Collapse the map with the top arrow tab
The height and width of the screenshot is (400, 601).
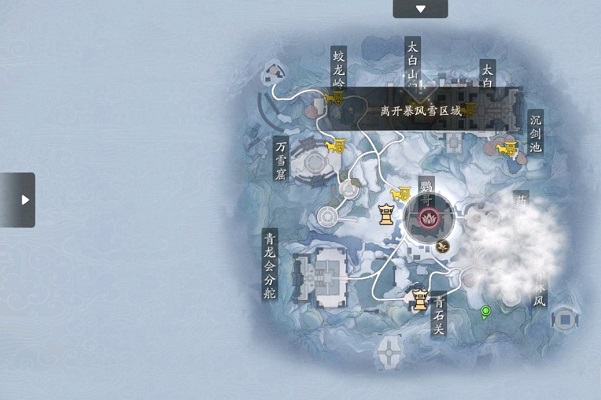coord(420,8)
